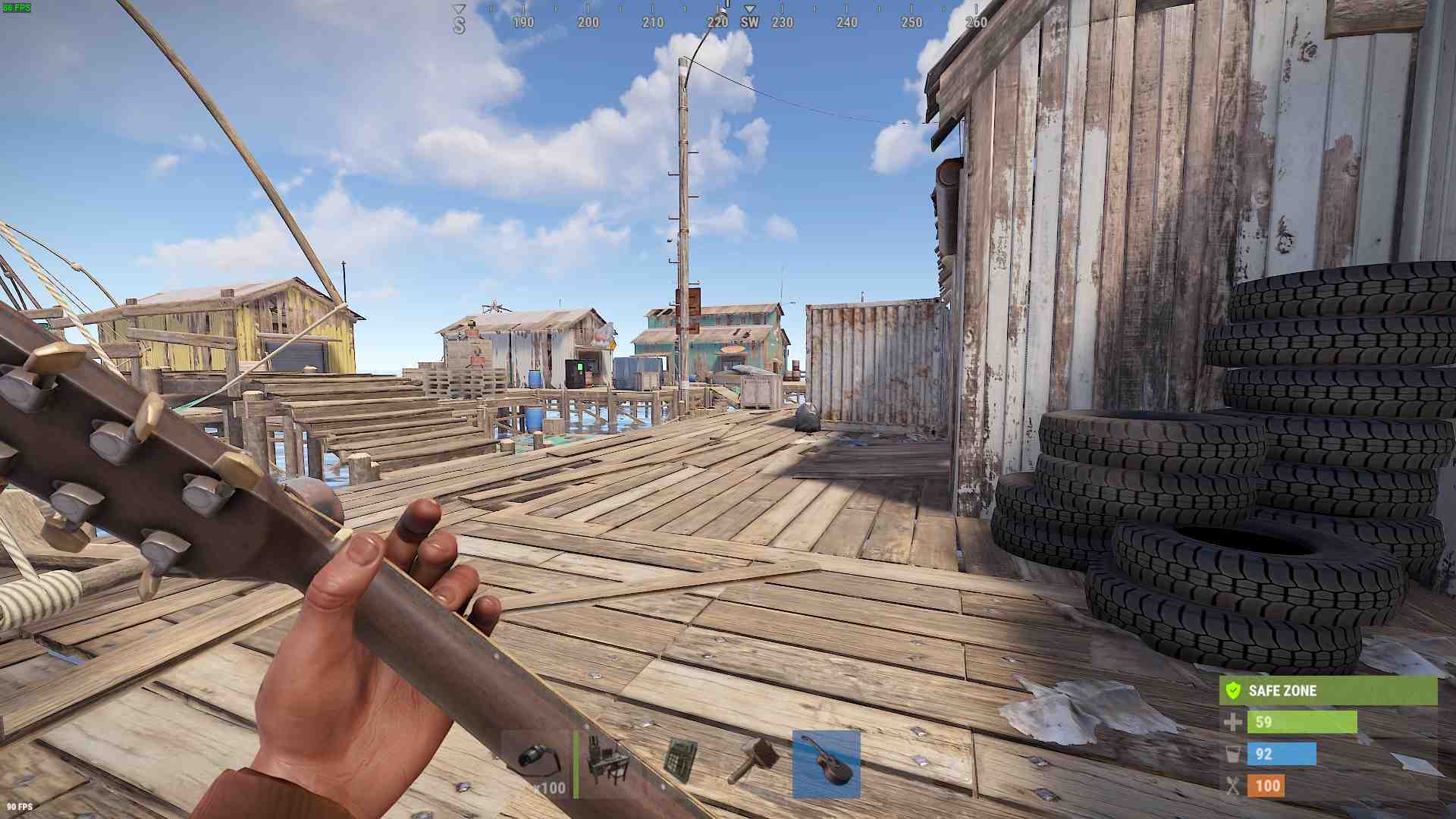
Task: Equip the hammer from the hotbar
Action: click(x=753, y=764)
